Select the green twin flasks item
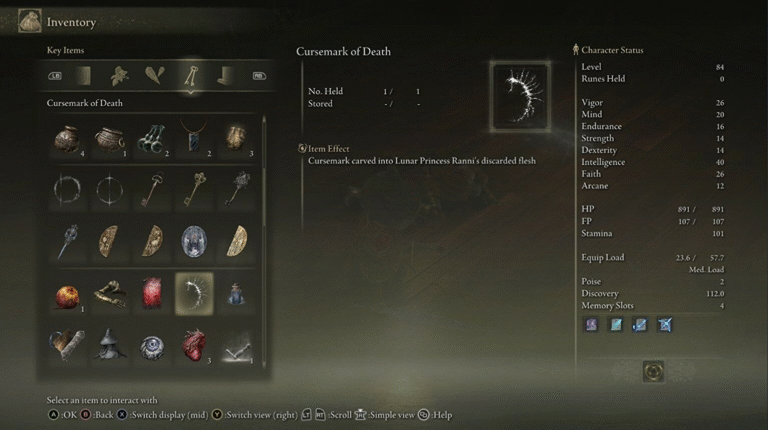 (x=151, y=139)
